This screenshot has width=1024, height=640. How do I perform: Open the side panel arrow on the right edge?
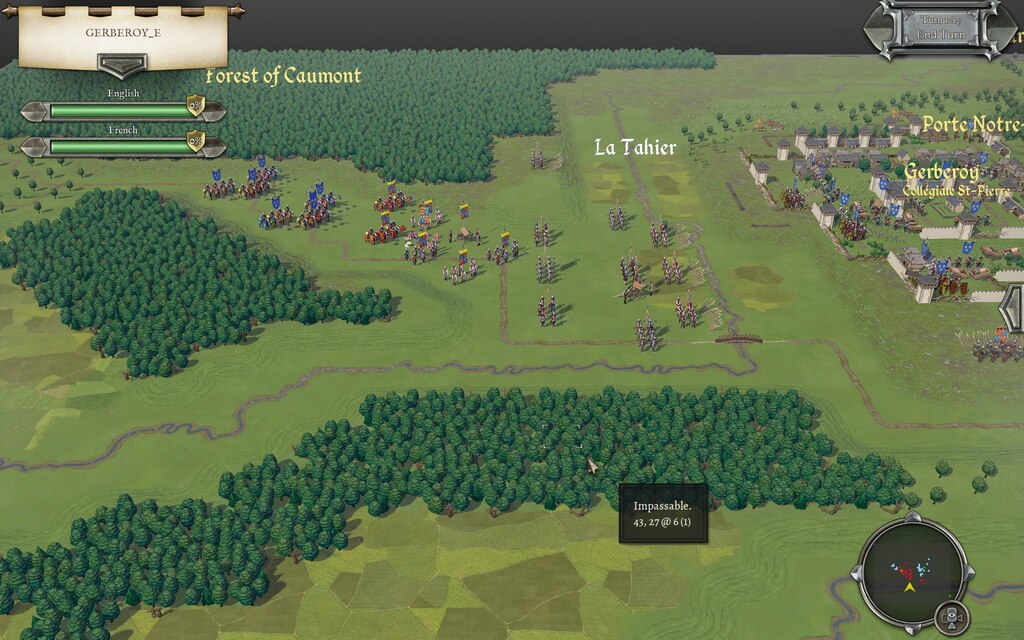point(1012,308)
